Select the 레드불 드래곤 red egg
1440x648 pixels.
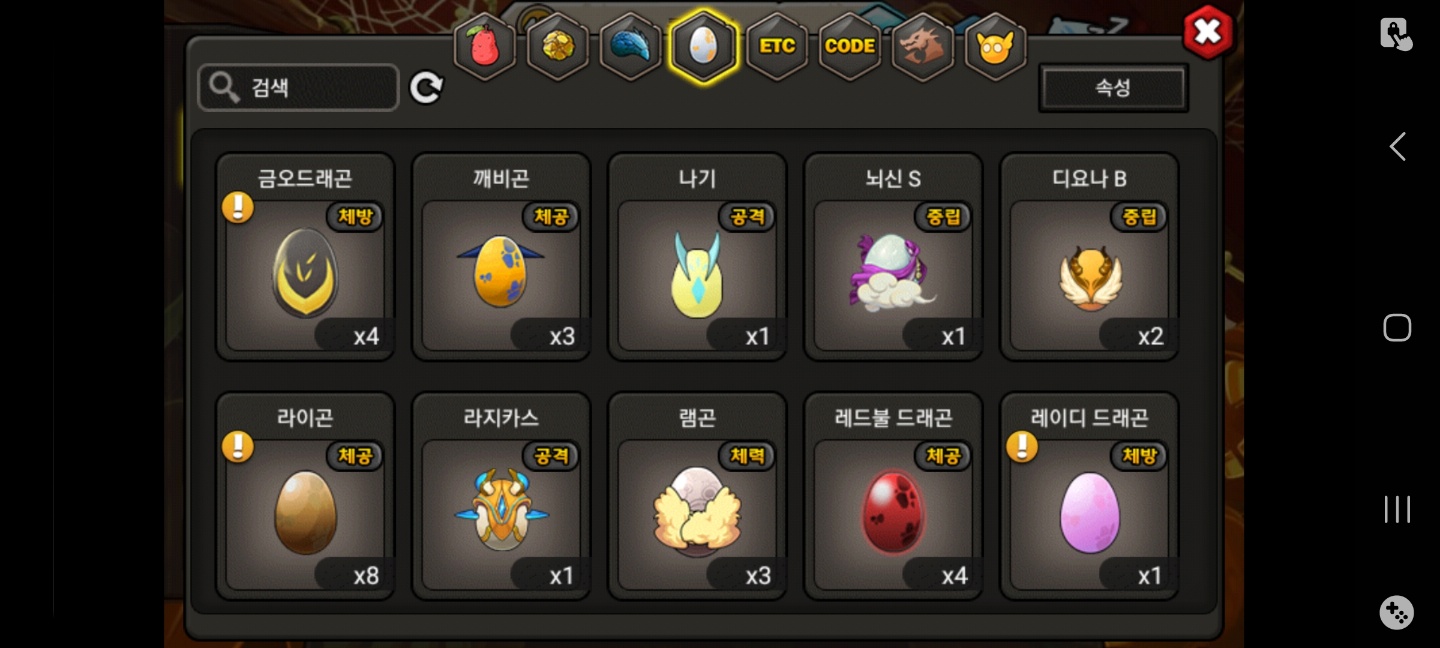pos(893,512)
